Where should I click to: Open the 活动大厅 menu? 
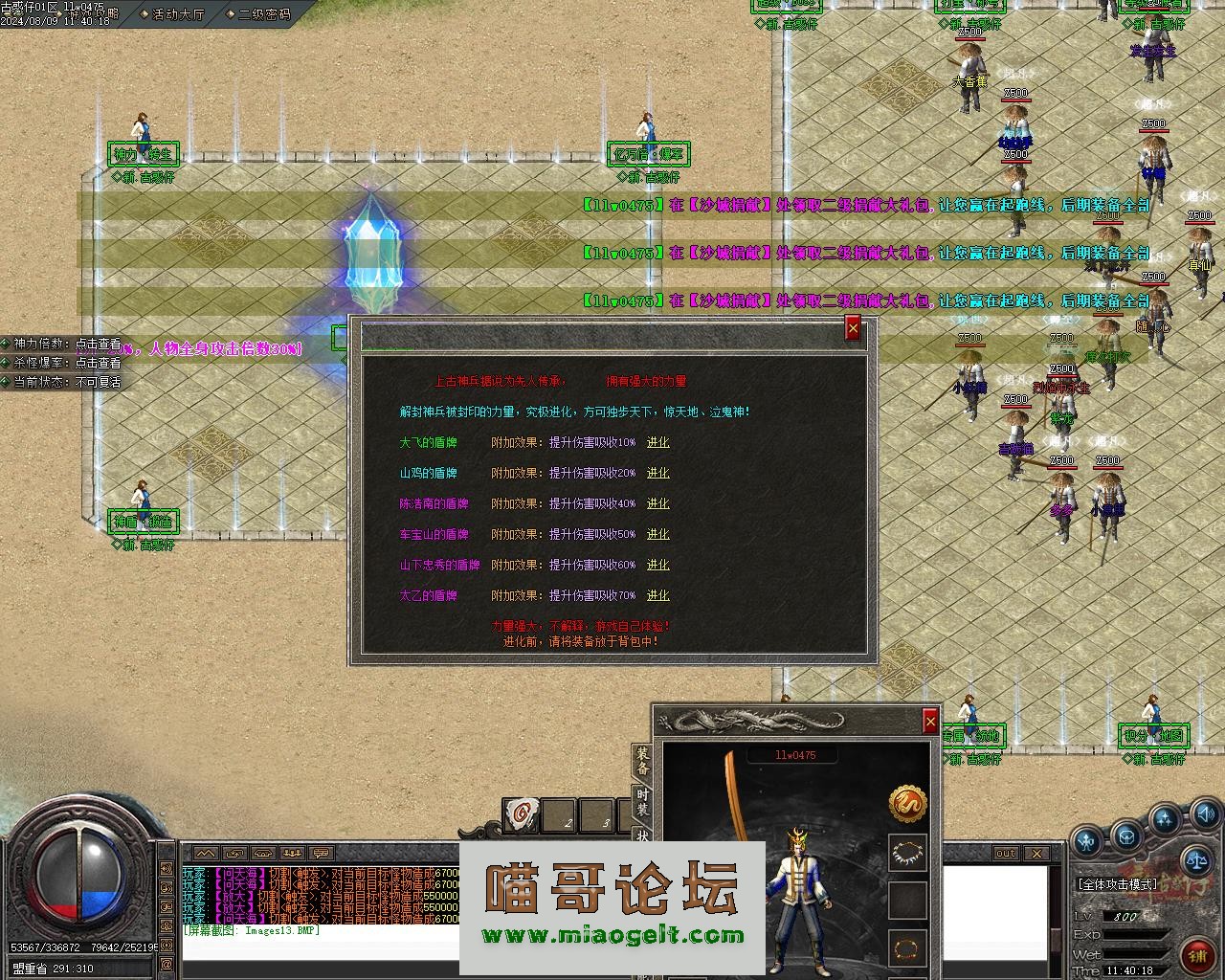point(178,14)
